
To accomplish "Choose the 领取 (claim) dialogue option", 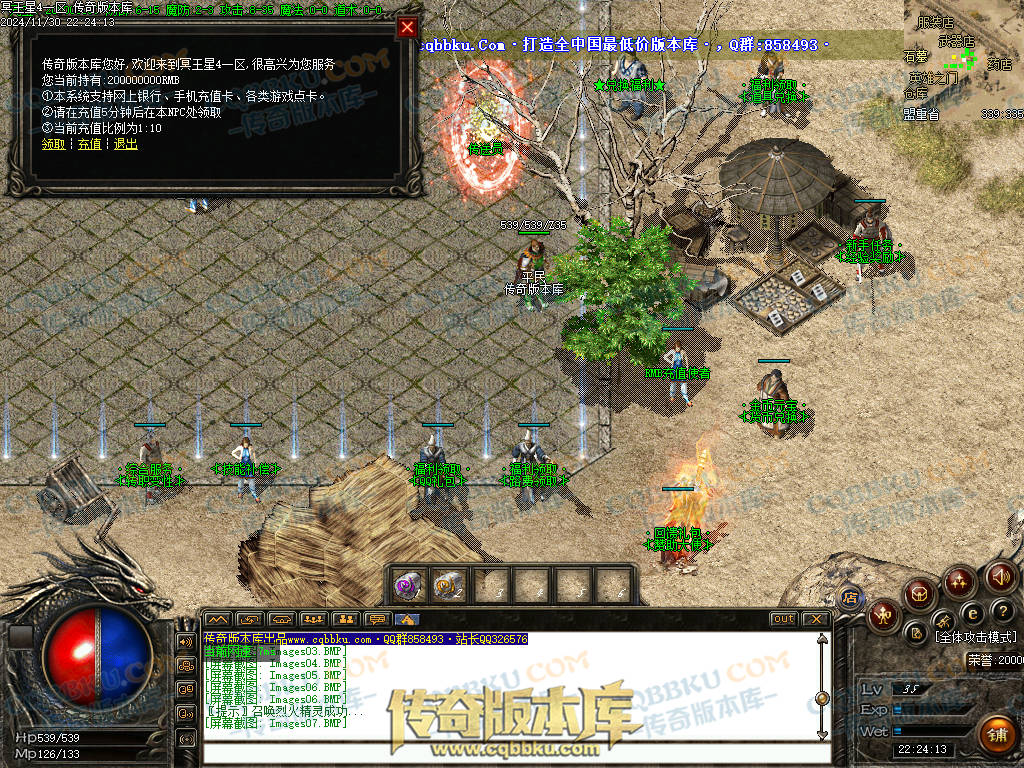I will 53,144.
